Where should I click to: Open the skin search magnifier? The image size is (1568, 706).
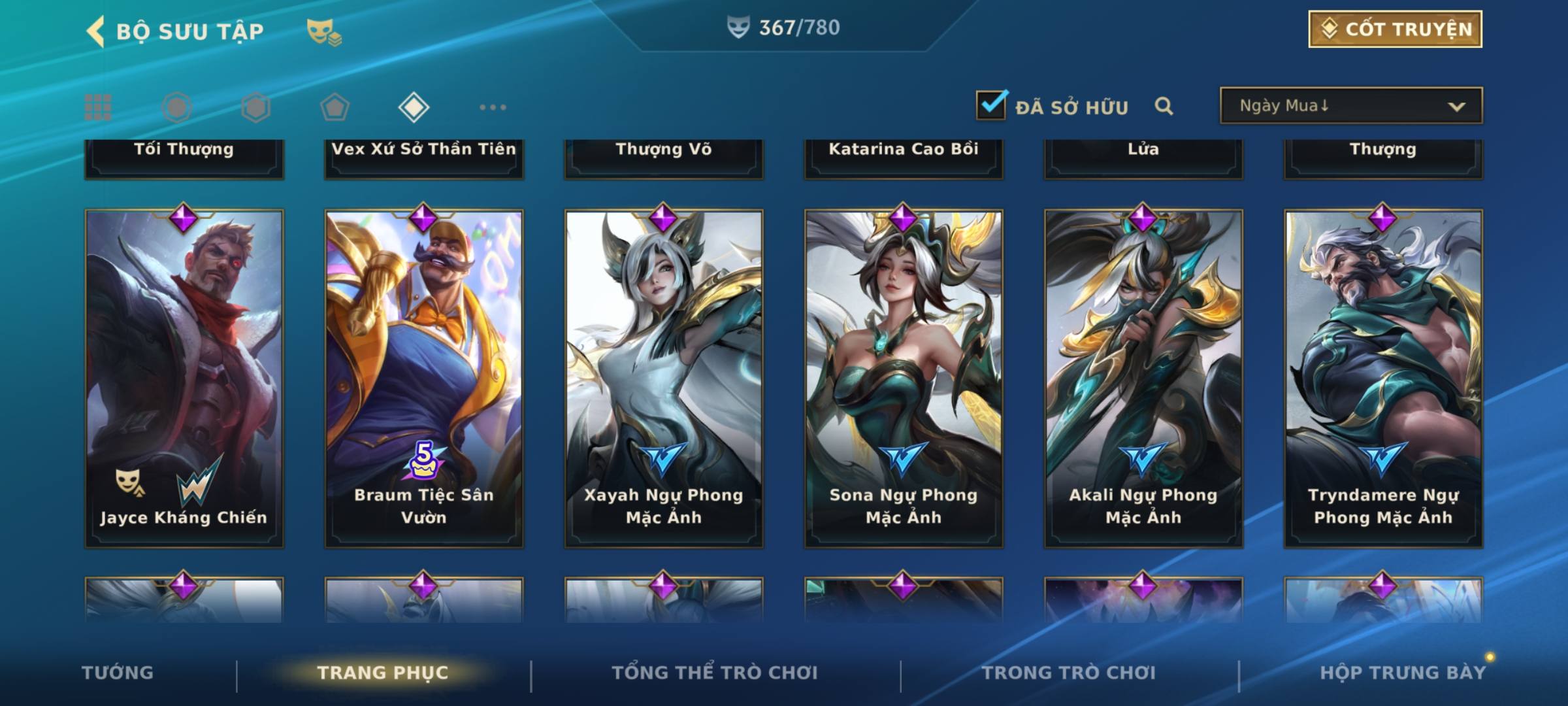[x=1164, y=106]
